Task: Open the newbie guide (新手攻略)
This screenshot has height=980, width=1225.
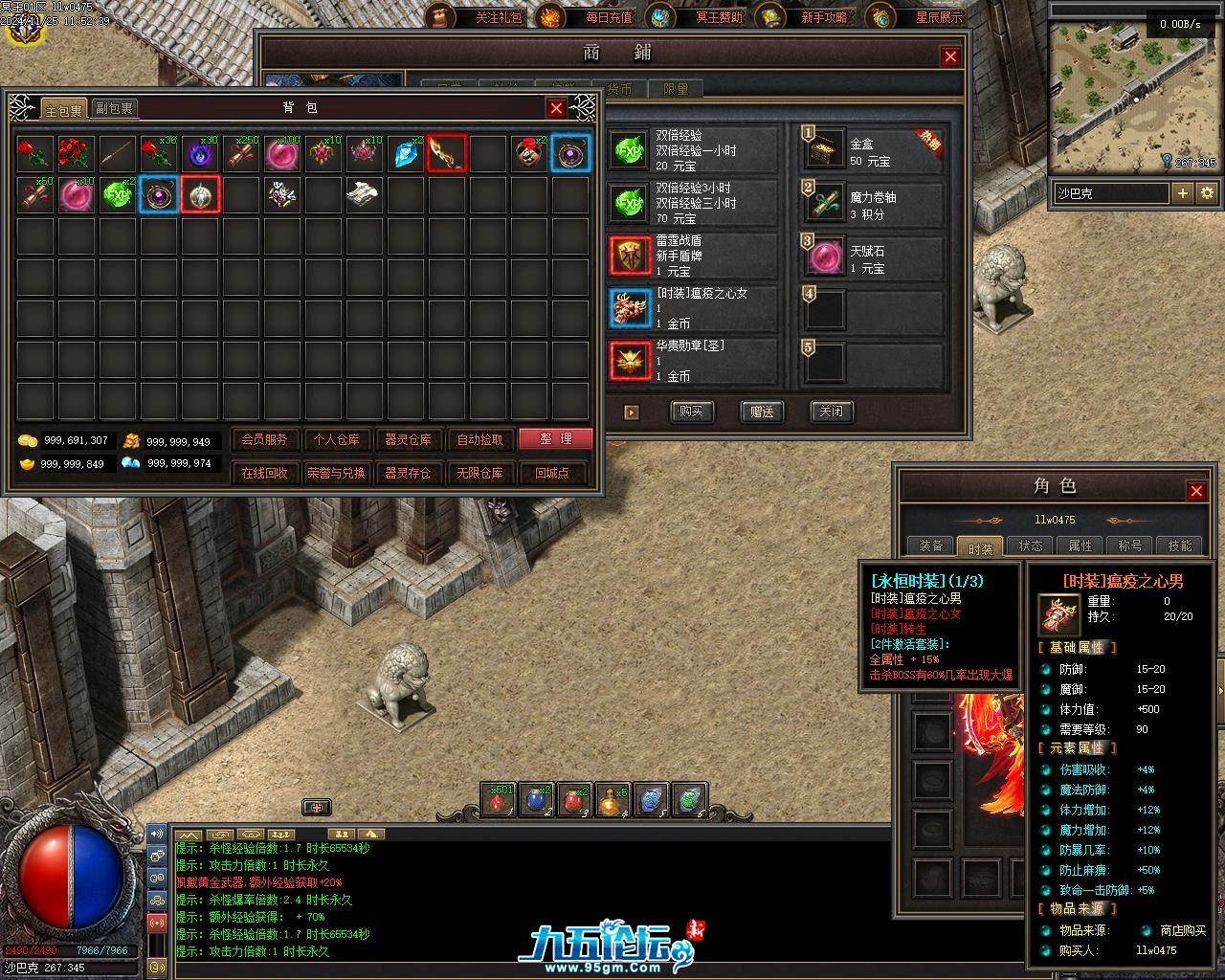Action: click(823, 17)
